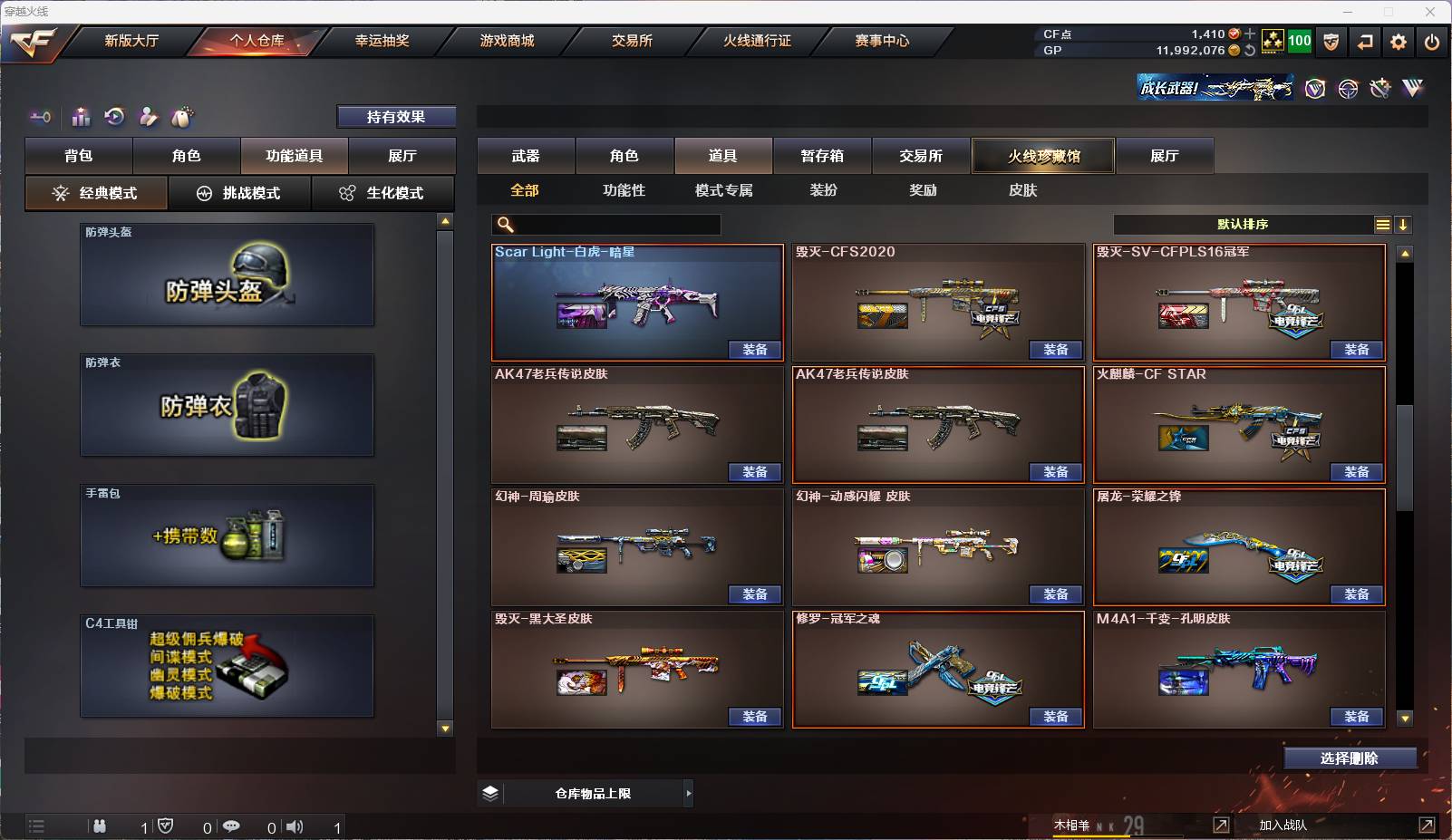Image resolution: width=1452 pixels, height=840 pixels.
Task: Open the search key icon in sidebar
Action: pos(41,117)
